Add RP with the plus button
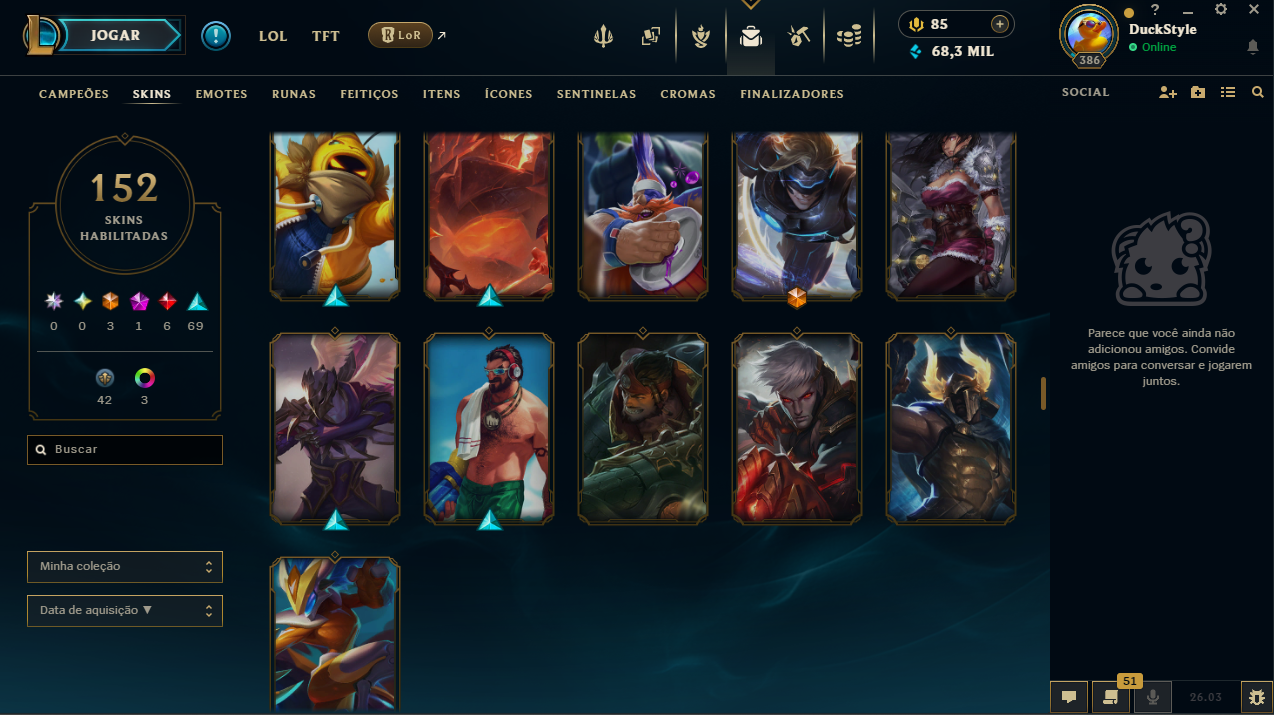Screen dimensions: 1274x715 (999, 24)
